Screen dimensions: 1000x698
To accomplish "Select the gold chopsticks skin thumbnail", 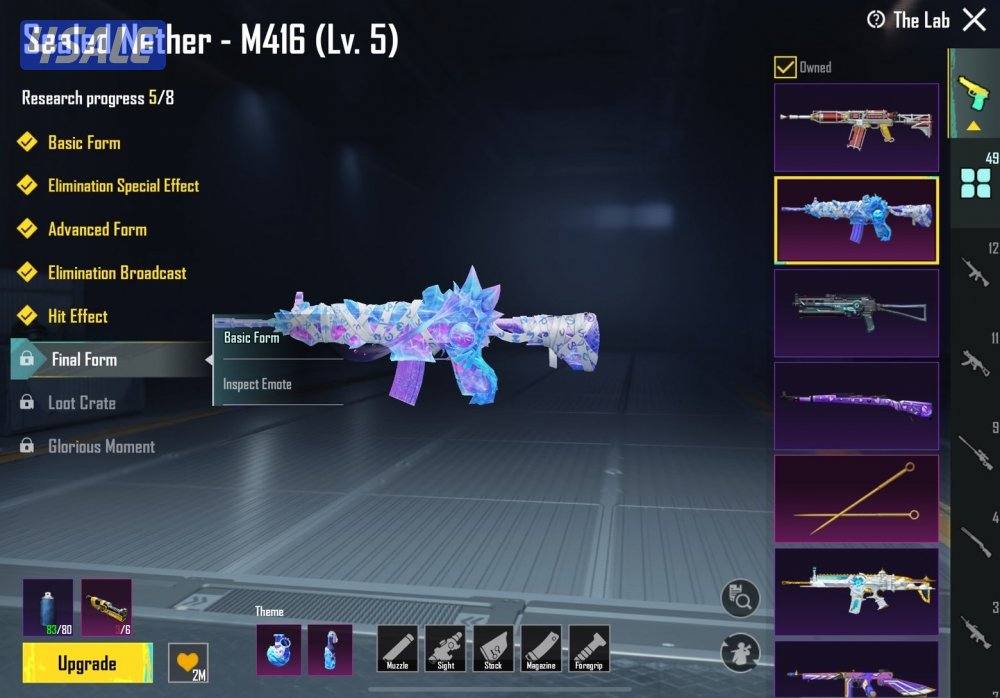I will 856,498.
